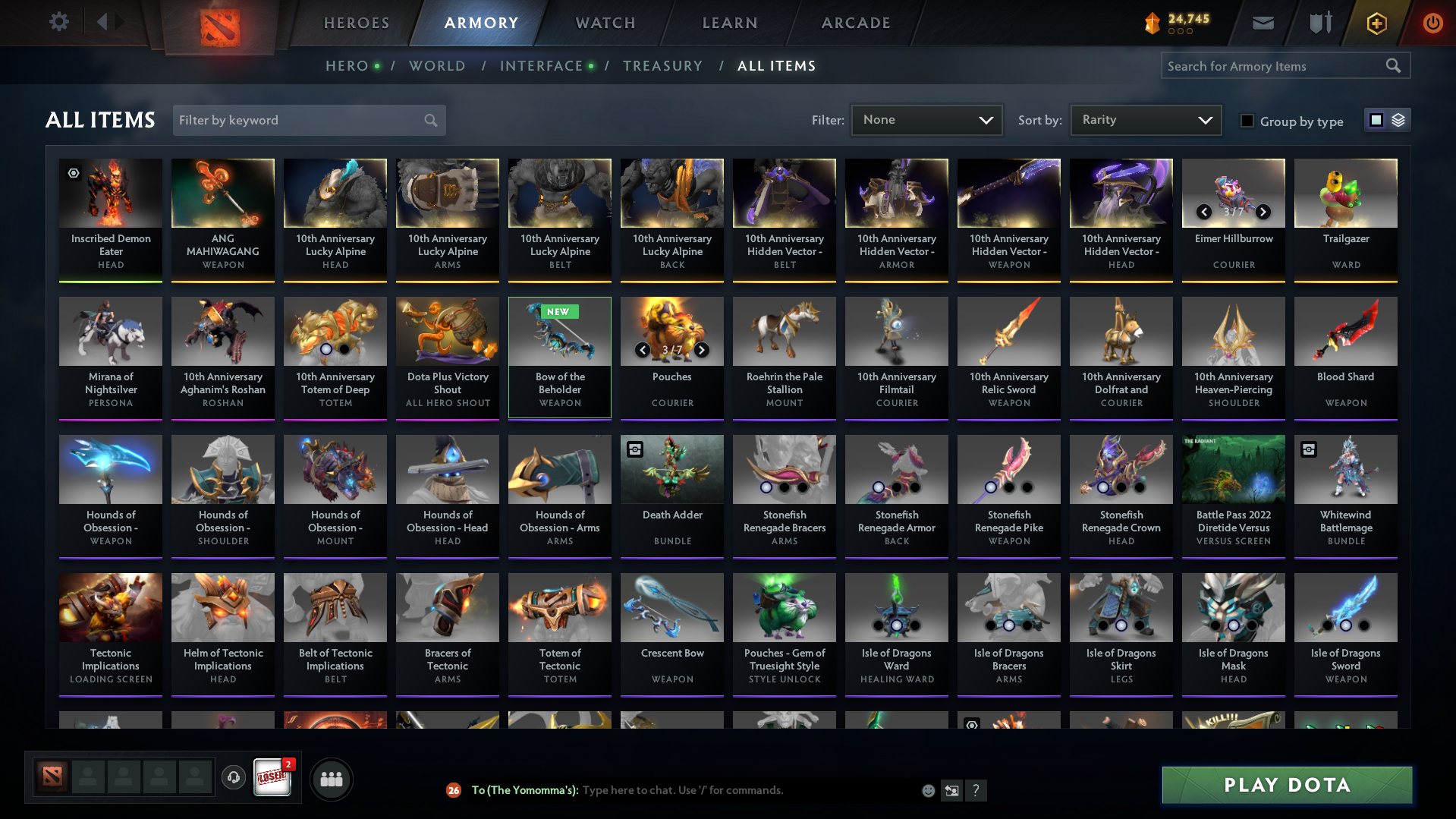Open the mail notifications icon
This screenshot has width=1456, height=819.
1262,23
